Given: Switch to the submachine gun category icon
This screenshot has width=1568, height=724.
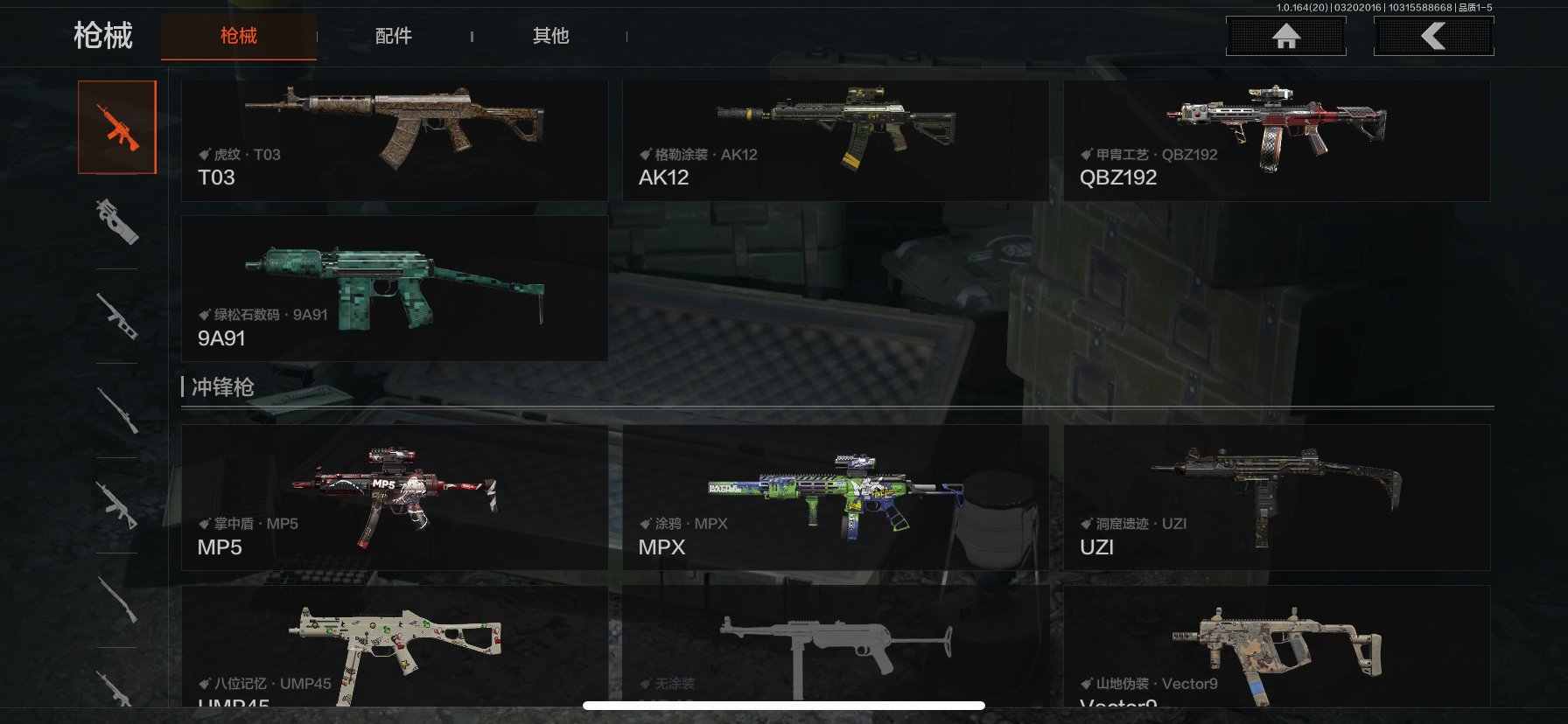Looking at the screenshot, I should coord(117,221).
